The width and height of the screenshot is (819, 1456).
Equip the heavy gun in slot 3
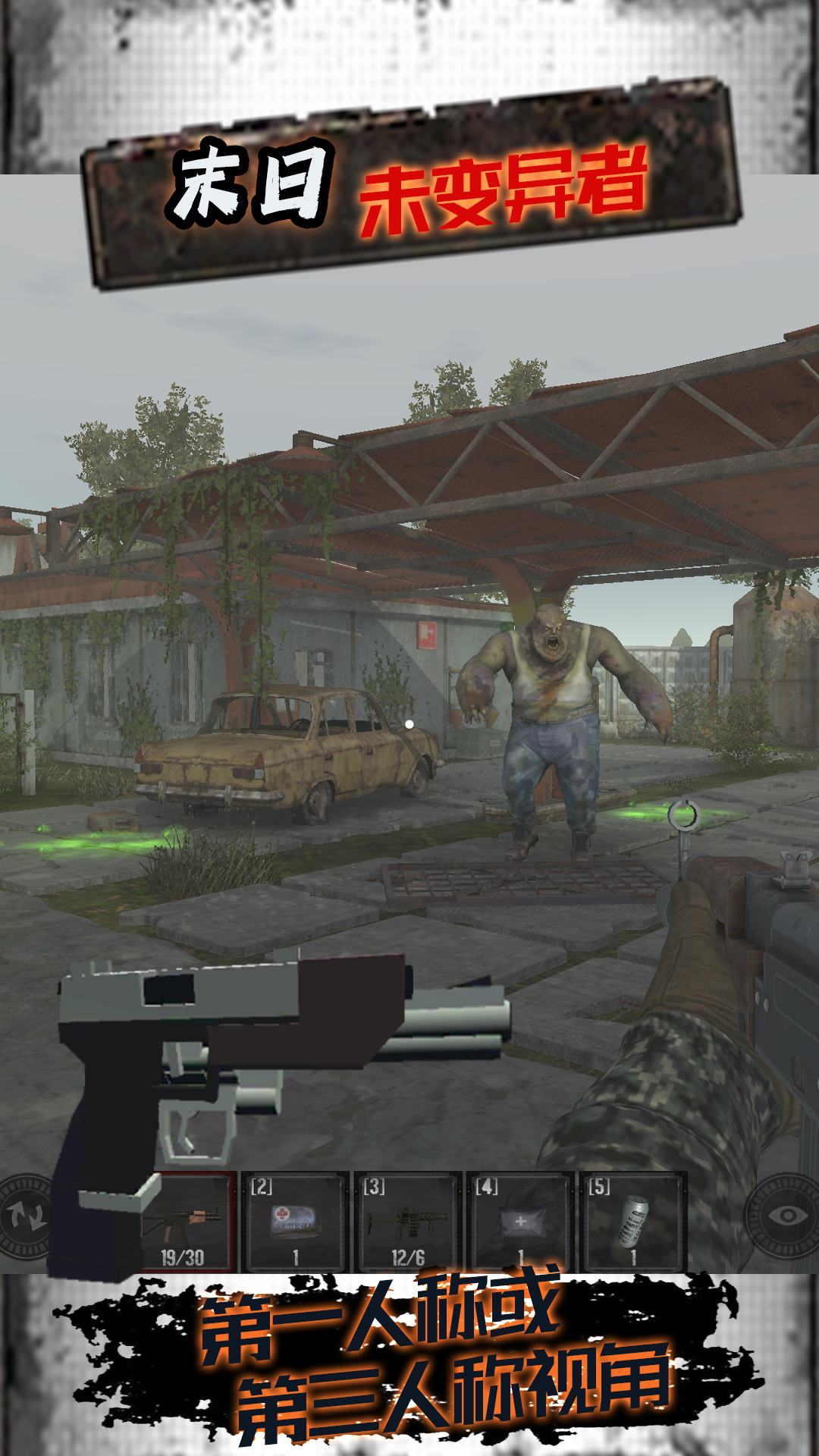pyautogui.click(x=407, y=1222)
